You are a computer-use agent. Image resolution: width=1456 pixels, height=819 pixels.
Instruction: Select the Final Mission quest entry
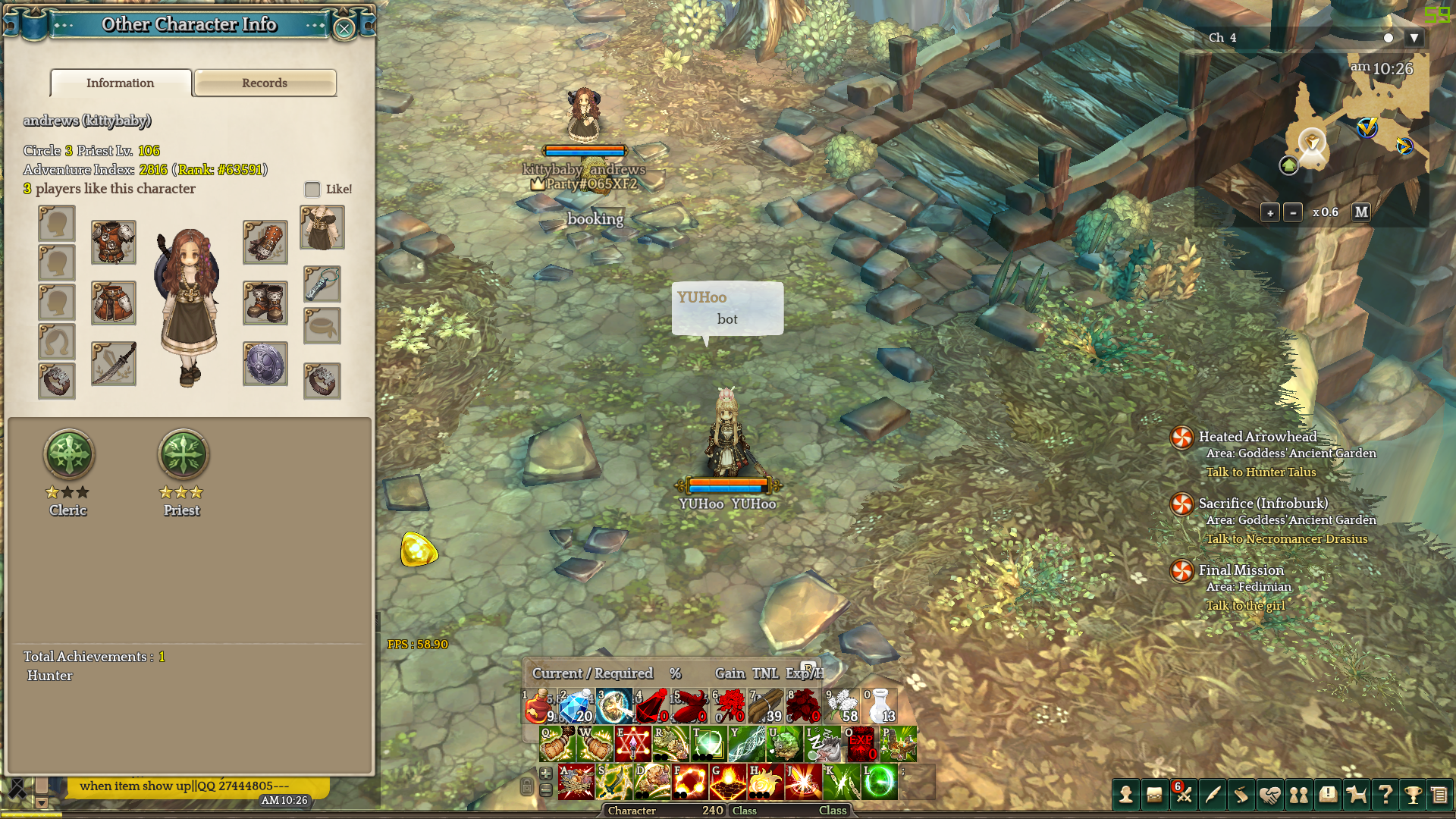tap(1241, 570)
